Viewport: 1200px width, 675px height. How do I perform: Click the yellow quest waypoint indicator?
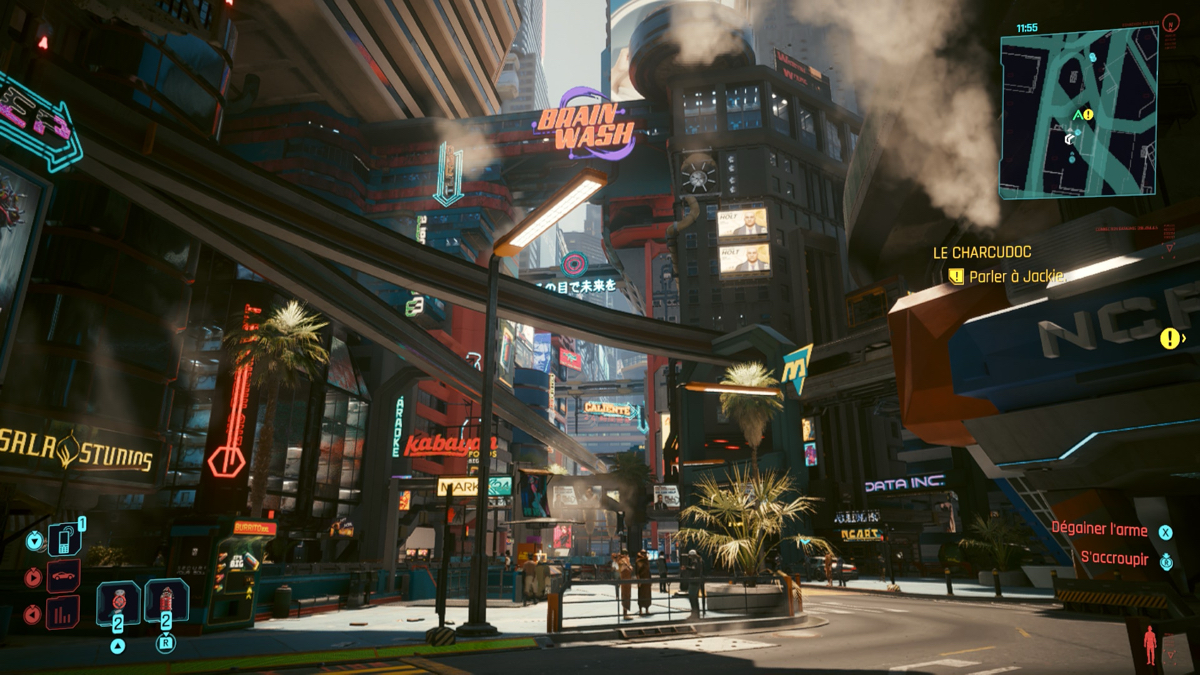click(1169, 339)
